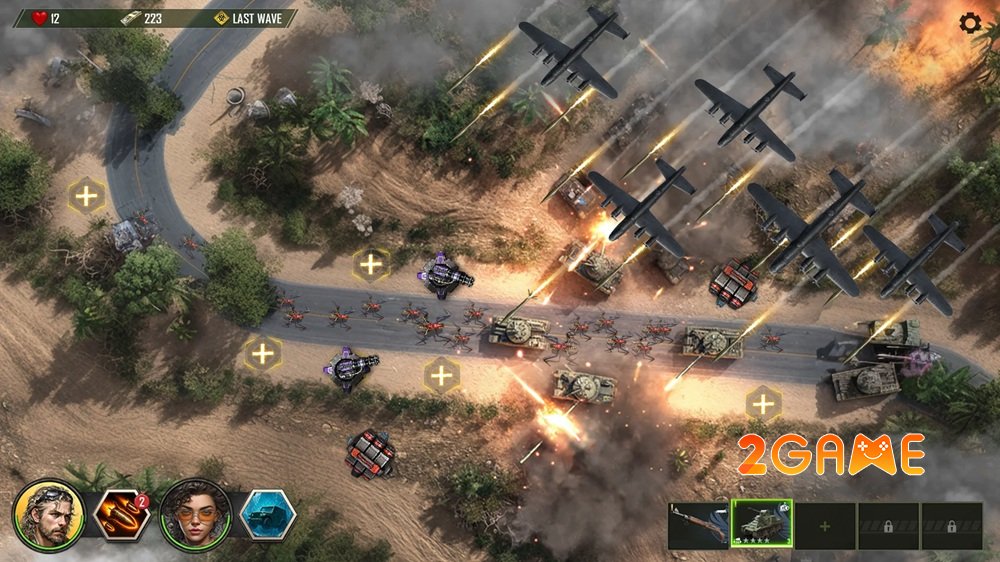1000x562 pixels.
Task: Select the bearded male hero portrait
Action: [x=48, y=515]
